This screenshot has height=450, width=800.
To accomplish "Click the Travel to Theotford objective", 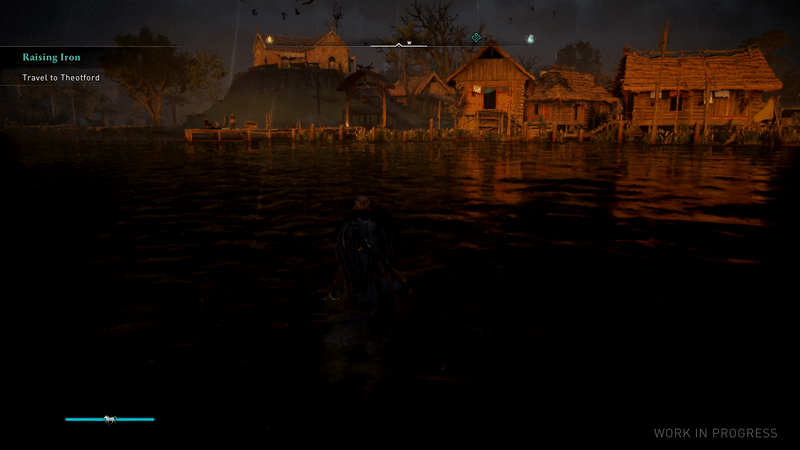I will [61, 77].
